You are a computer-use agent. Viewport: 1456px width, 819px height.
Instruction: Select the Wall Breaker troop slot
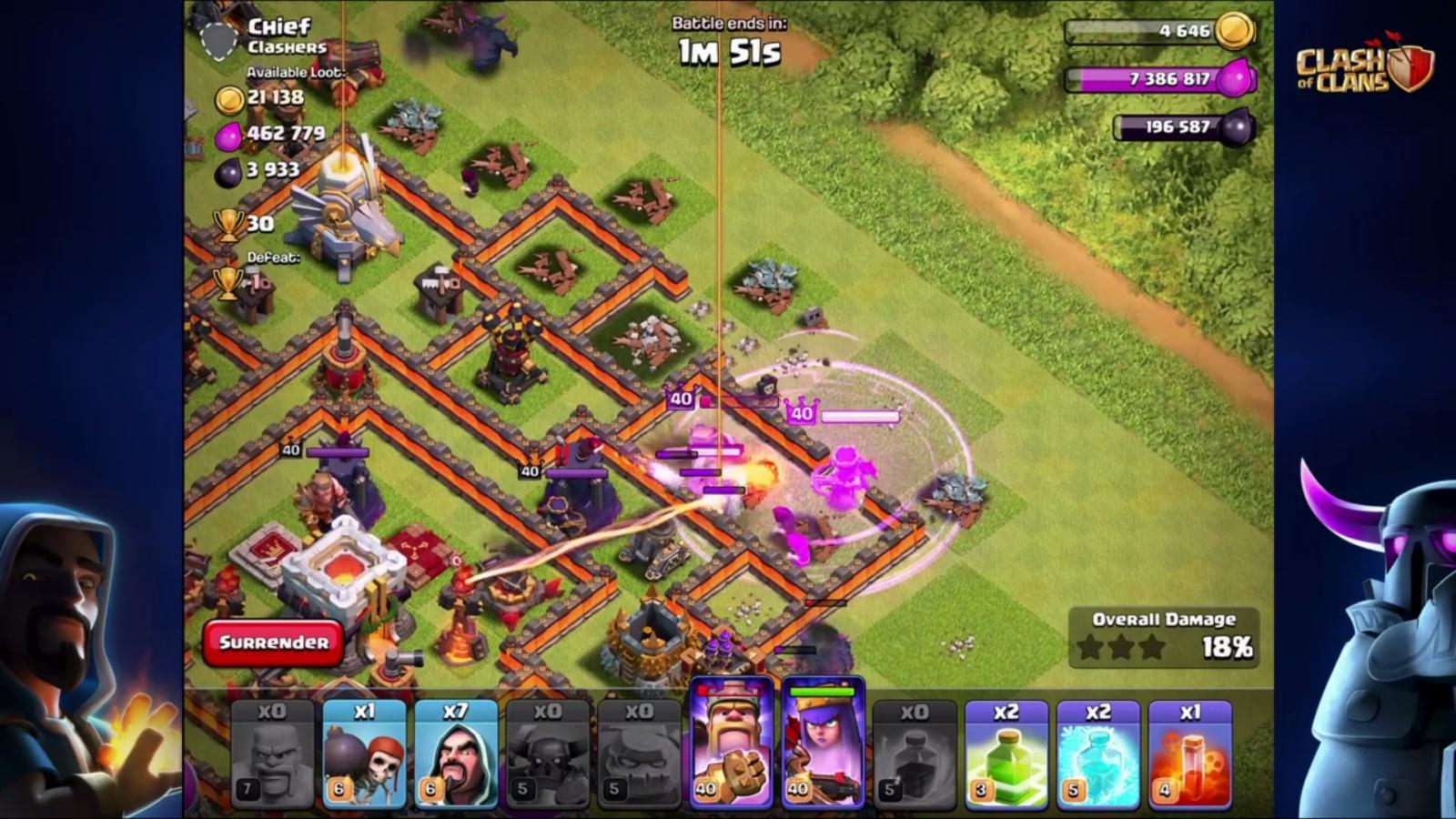[x=364, y=753]
